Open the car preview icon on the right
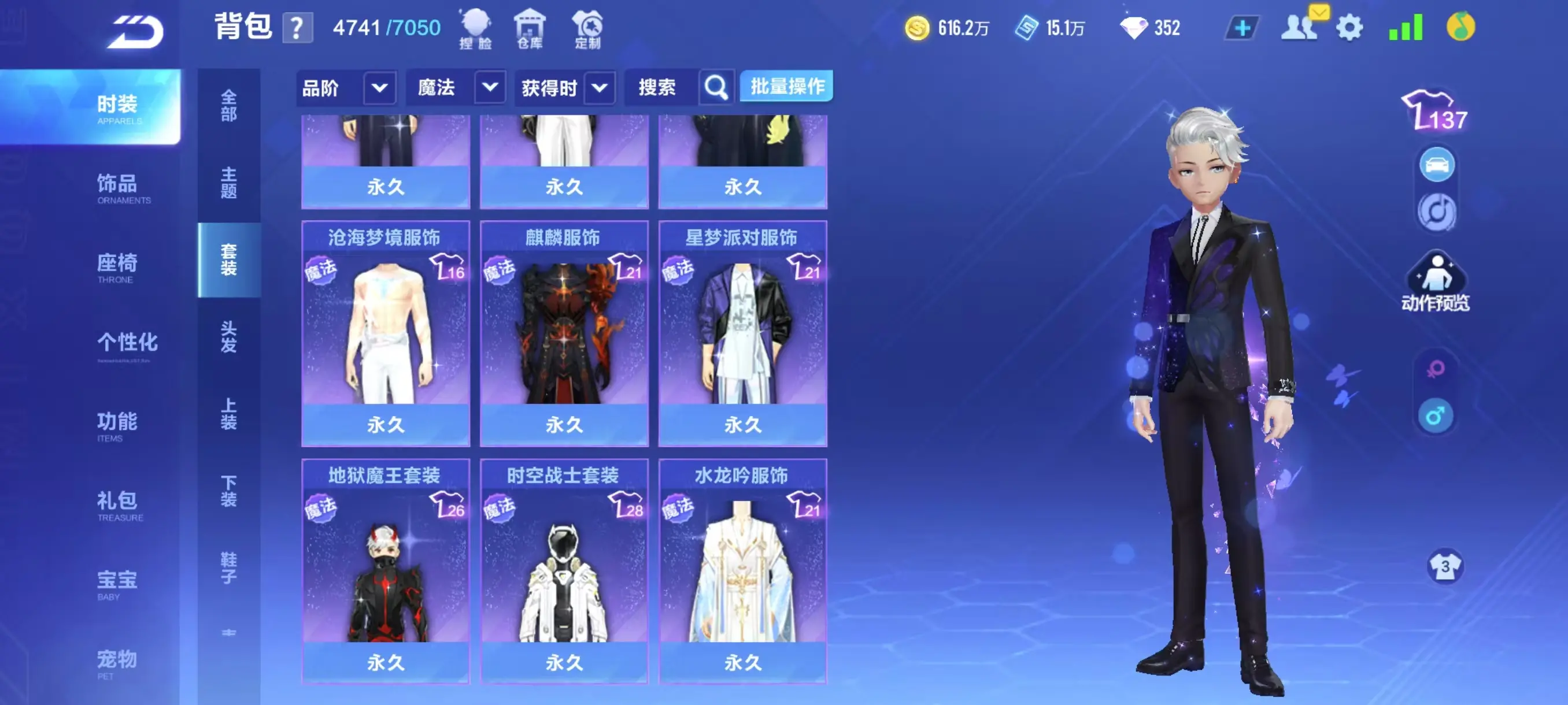 point(1437,163)
